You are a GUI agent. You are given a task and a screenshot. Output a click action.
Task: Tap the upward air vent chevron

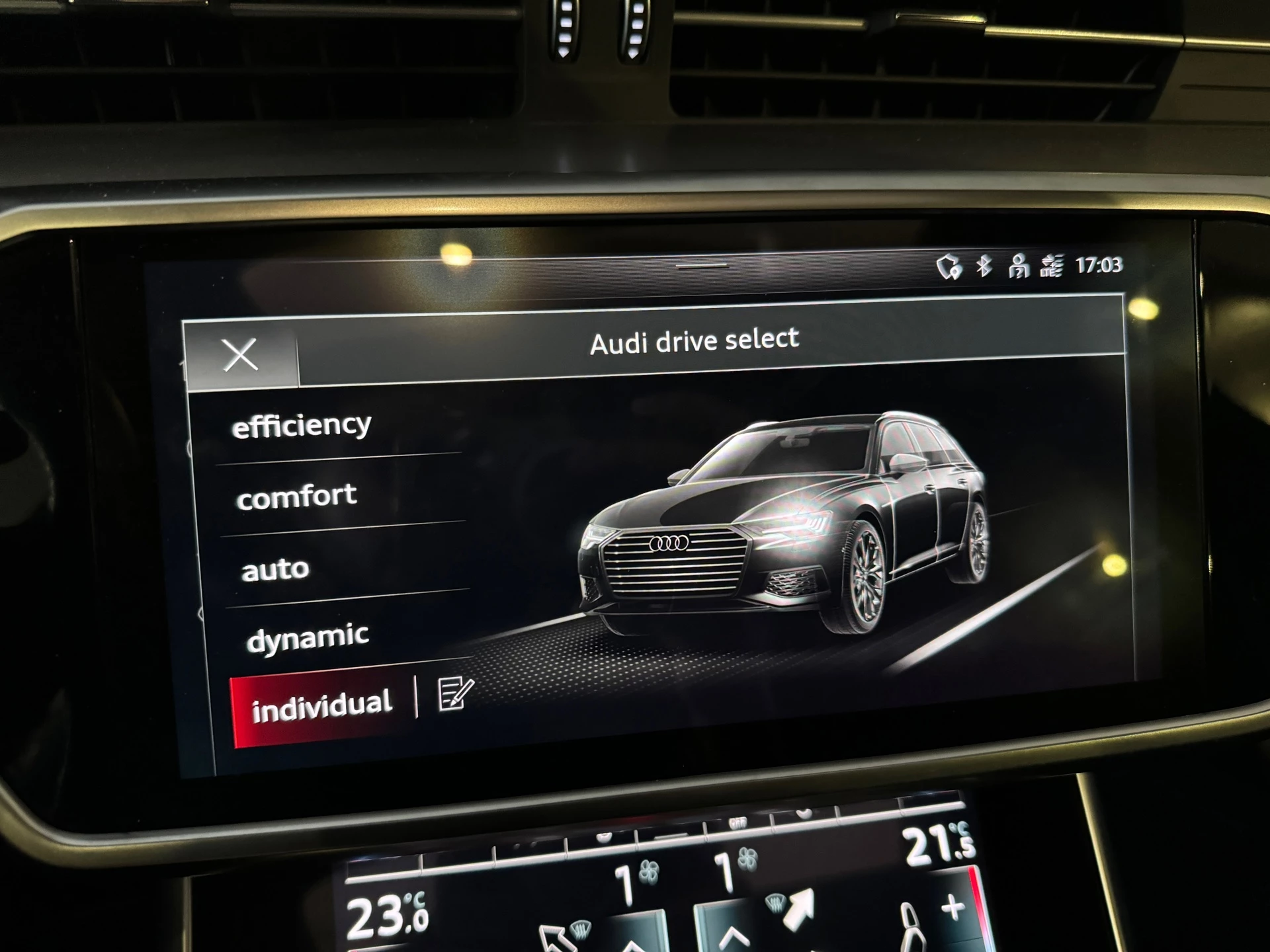tap(732, 939)
